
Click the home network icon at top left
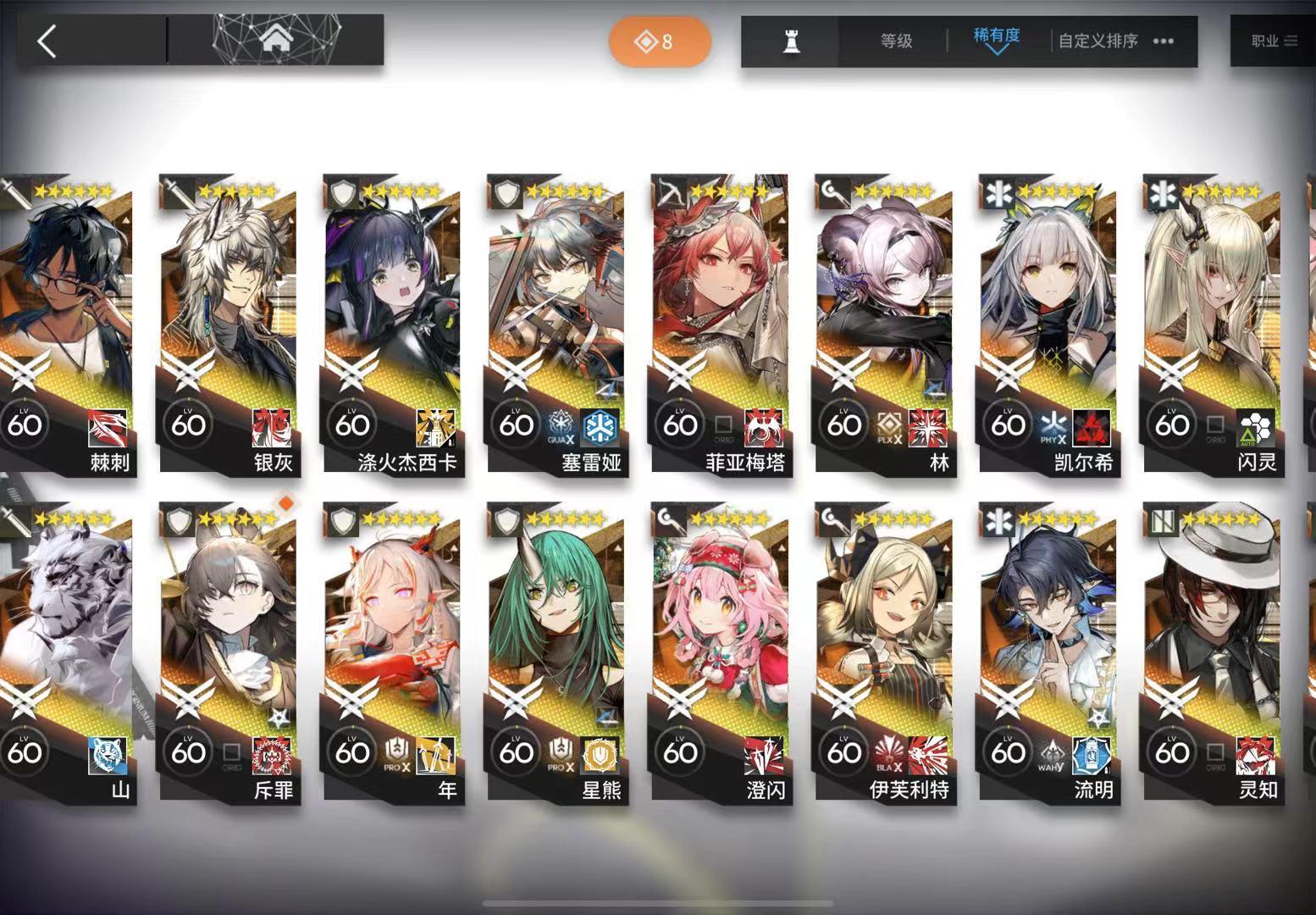click(x=276, y=38)
